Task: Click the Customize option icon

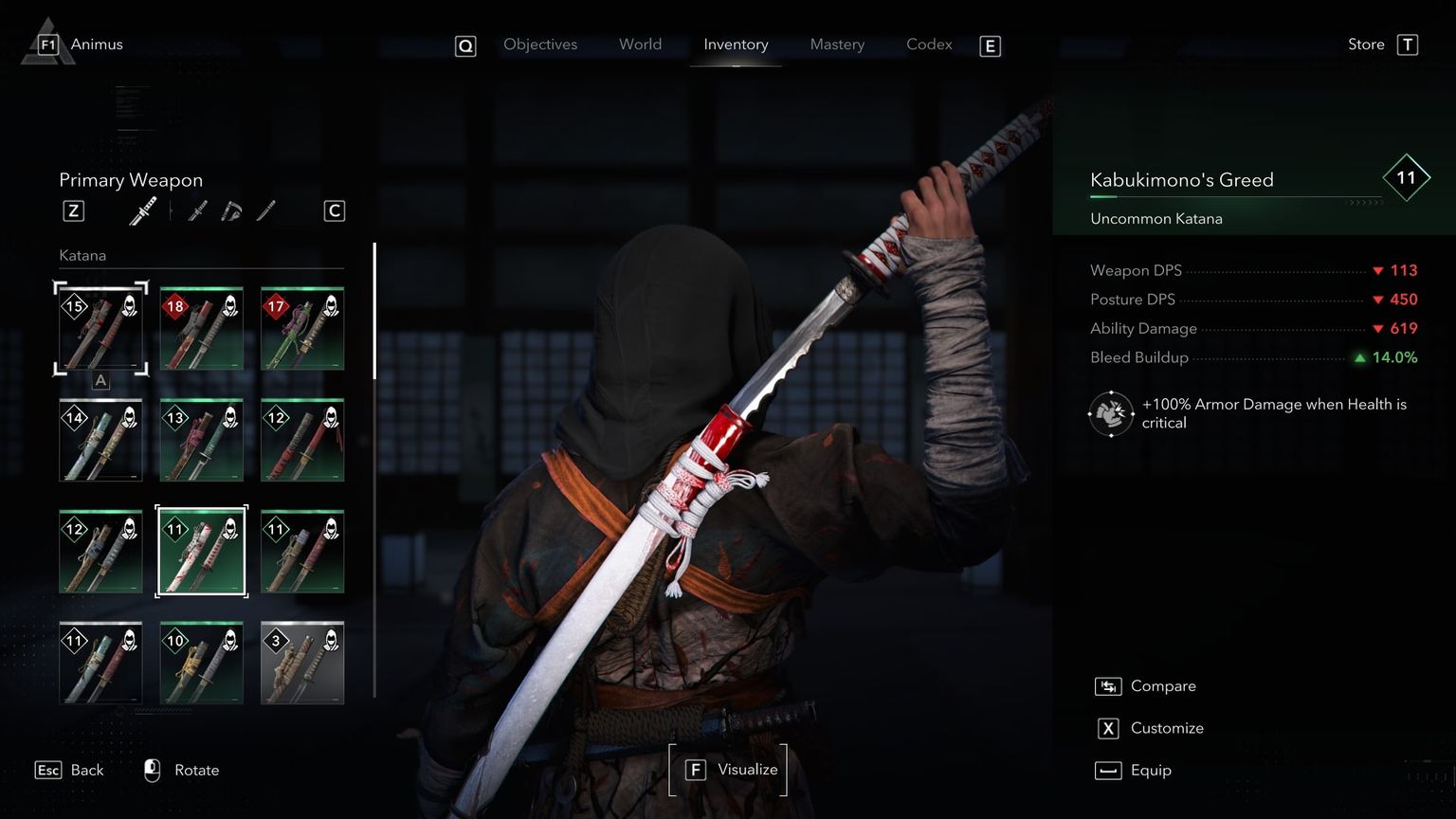Action: coord(1107,728)
